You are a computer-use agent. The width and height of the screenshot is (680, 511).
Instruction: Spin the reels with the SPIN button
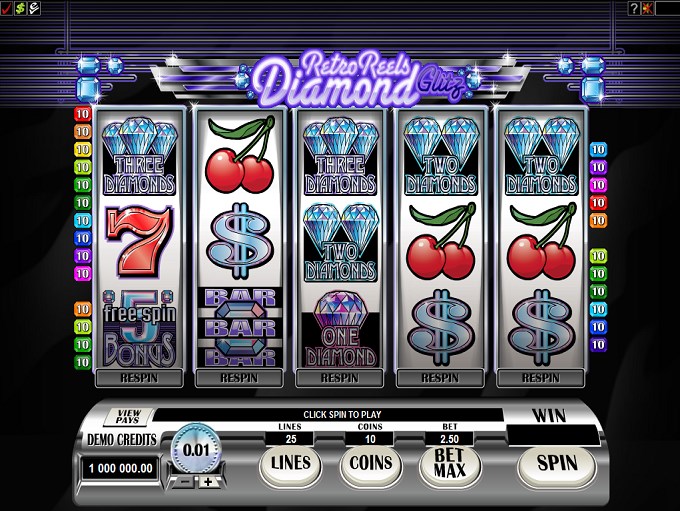point(557,463)
